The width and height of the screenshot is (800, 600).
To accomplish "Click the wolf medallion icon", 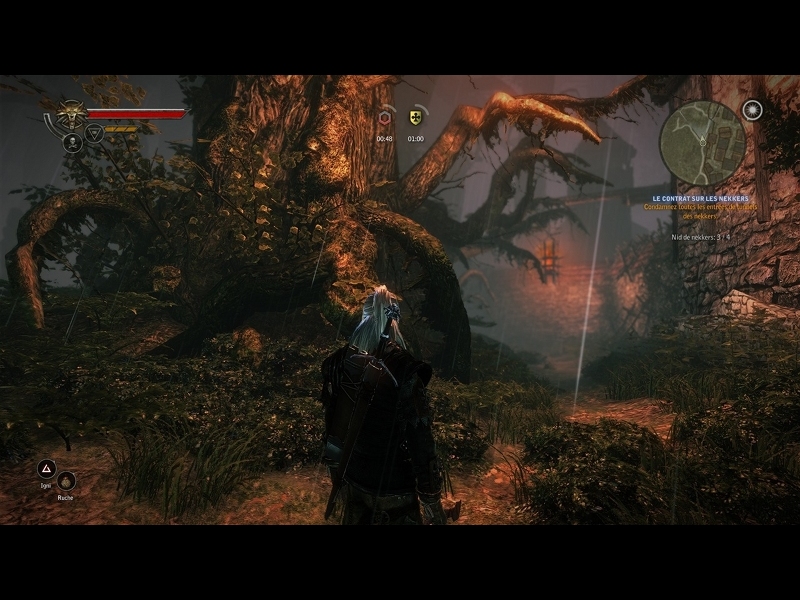I will click(x=71, y=114).
